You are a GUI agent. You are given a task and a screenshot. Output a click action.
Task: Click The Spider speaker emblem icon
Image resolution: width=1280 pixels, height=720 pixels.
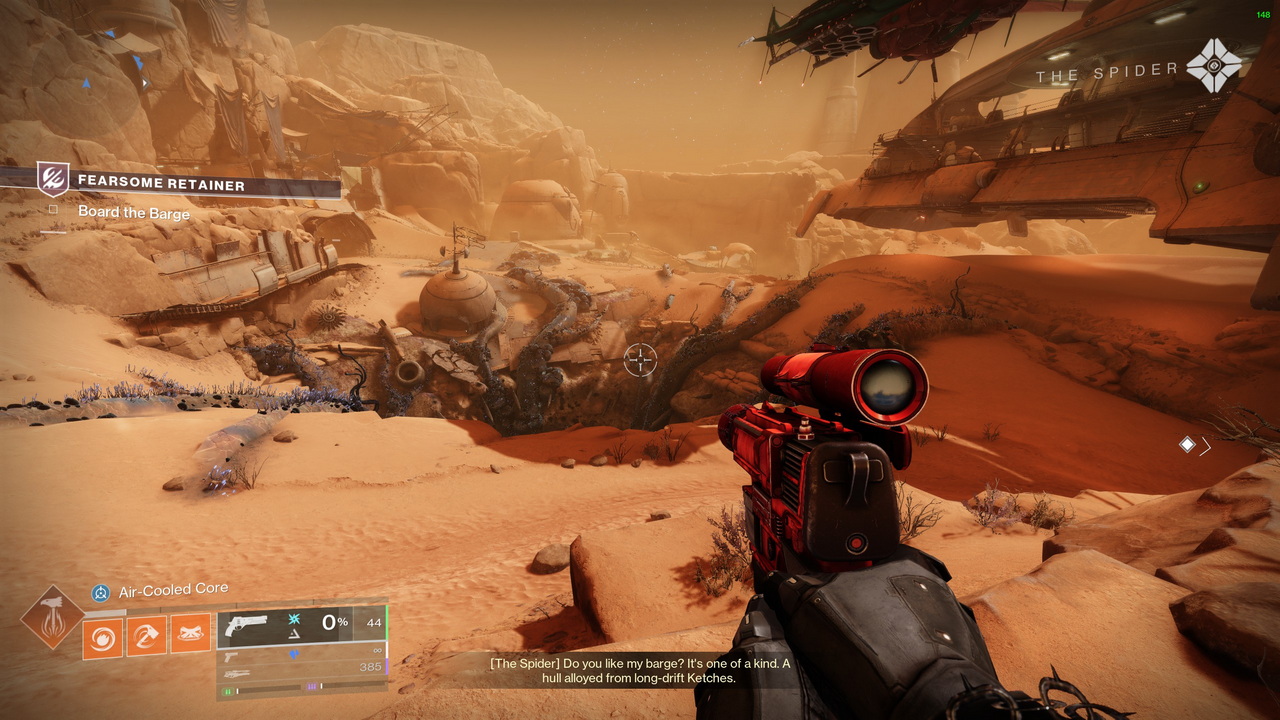click(1214, 66)
